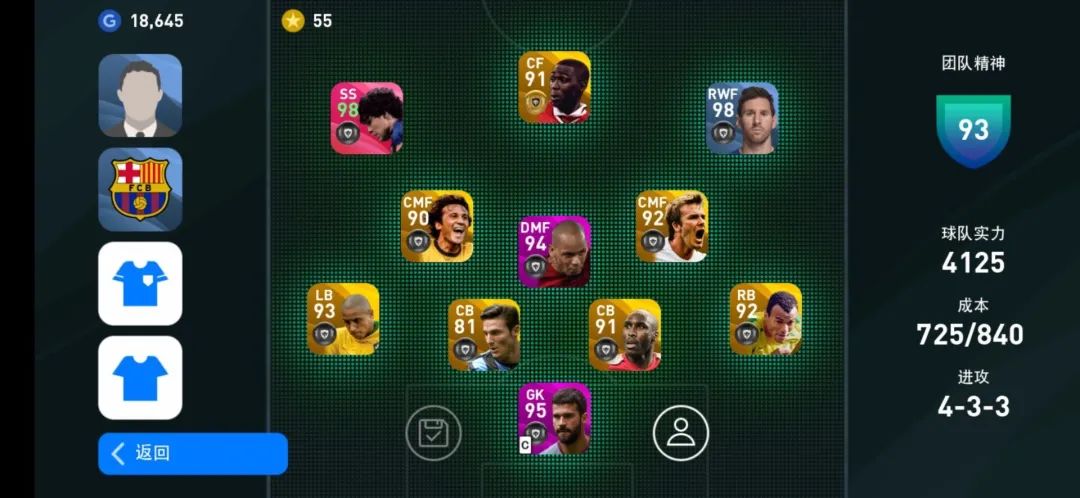Pick the CMF 90 midfielder card
The height and width of the screenshot is (498, 1080).
click(437, 226)
